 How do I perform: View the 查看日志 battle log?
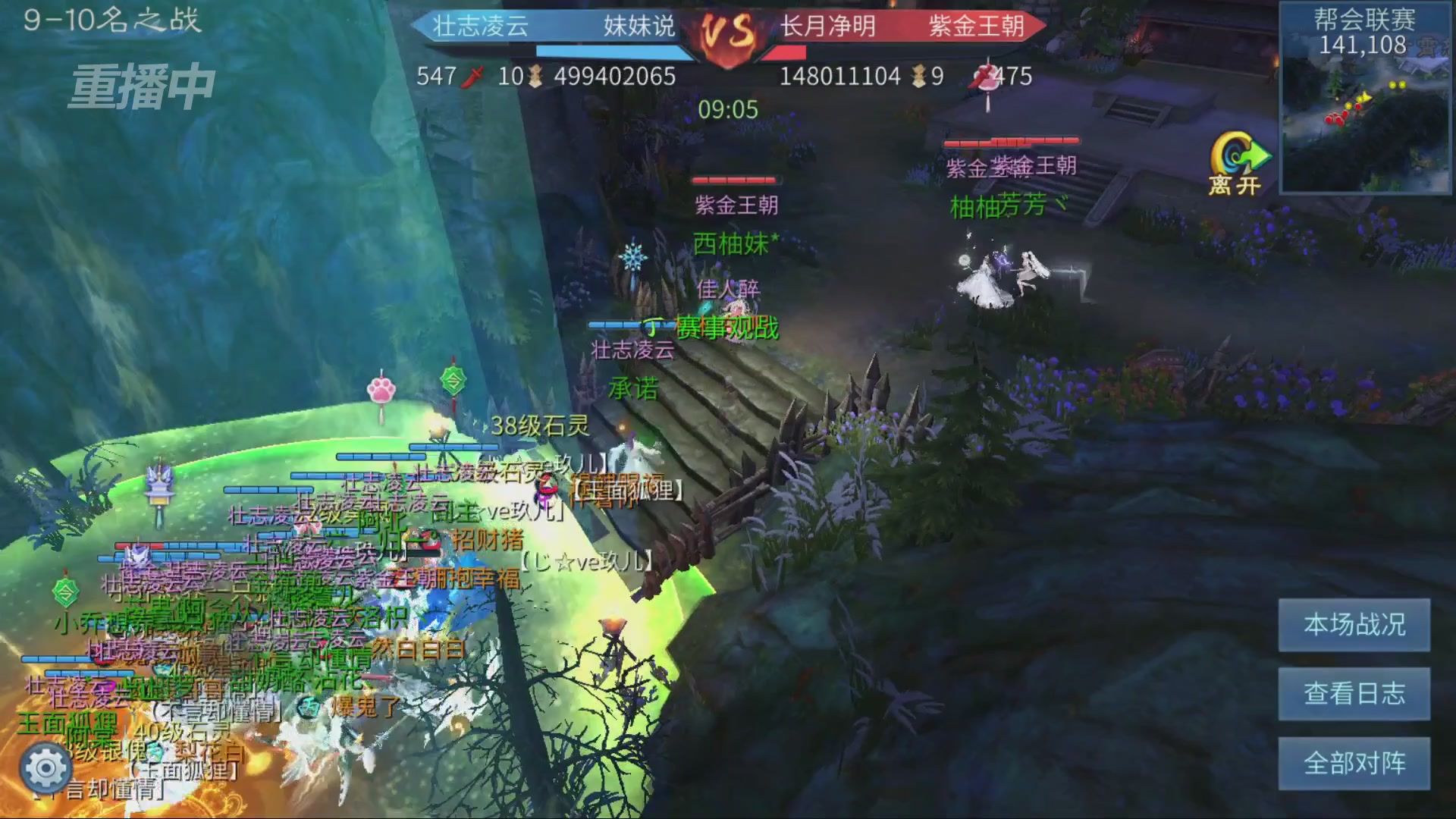point(1354,694)
